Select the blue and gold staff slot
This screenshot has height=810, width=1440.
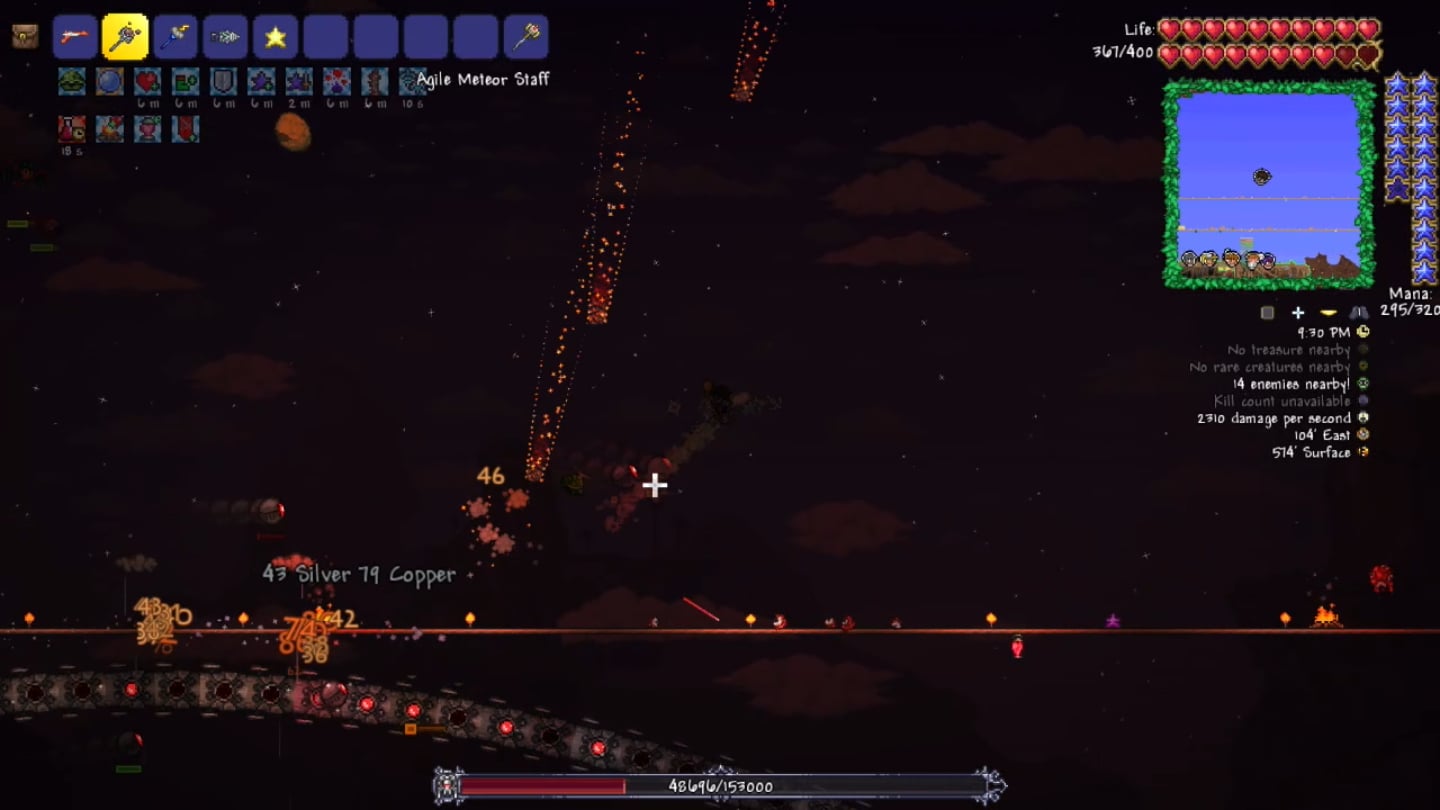pyautogui.click(x=175, y=37)
